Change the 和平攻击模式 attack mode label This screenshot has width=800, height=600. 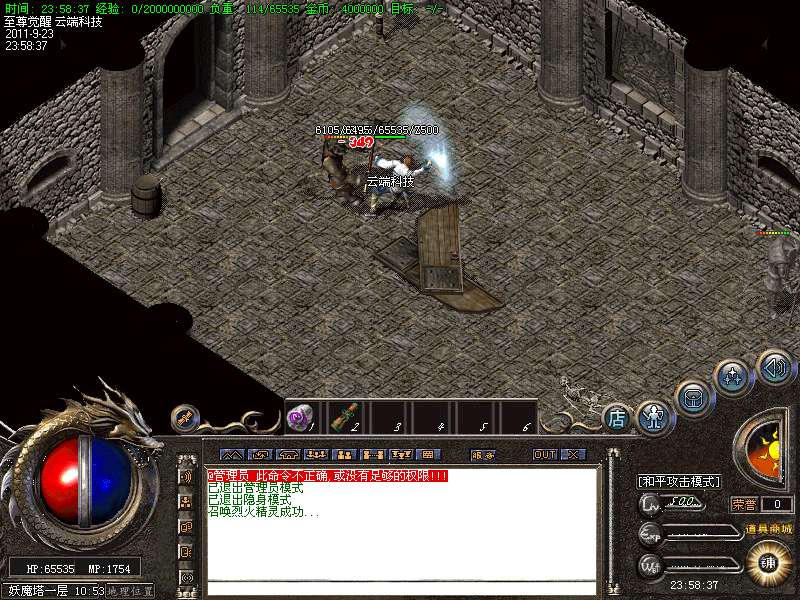[x=679, y=481]
